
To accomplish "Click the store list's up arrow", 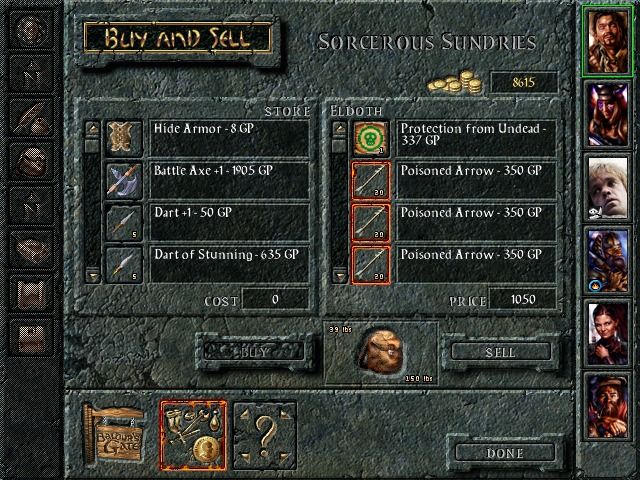I will click(x=92, y=128).
